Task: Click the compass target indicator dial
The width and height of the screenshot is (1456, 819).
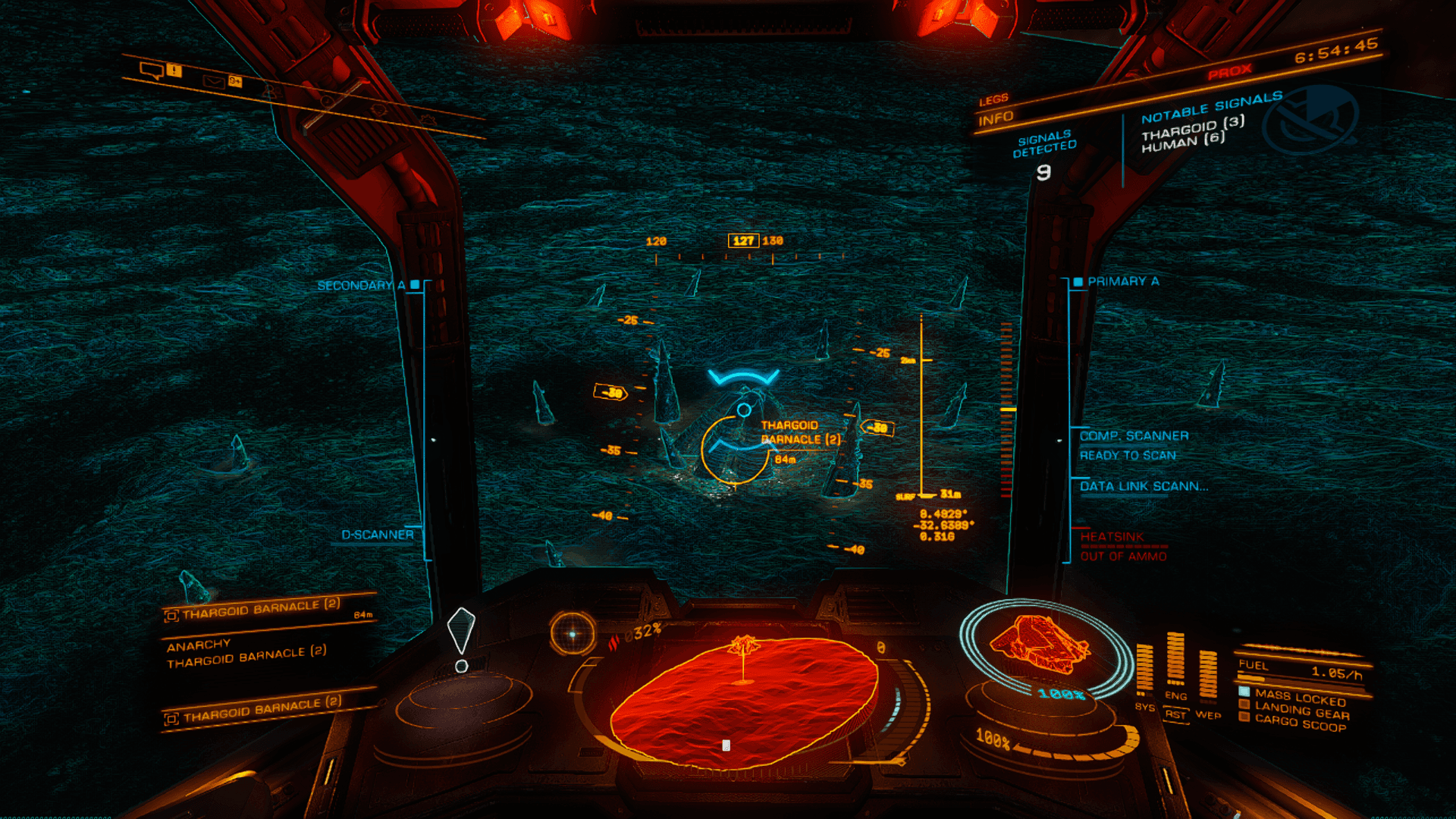Action: pyautogui.click(x=573, y=633)
